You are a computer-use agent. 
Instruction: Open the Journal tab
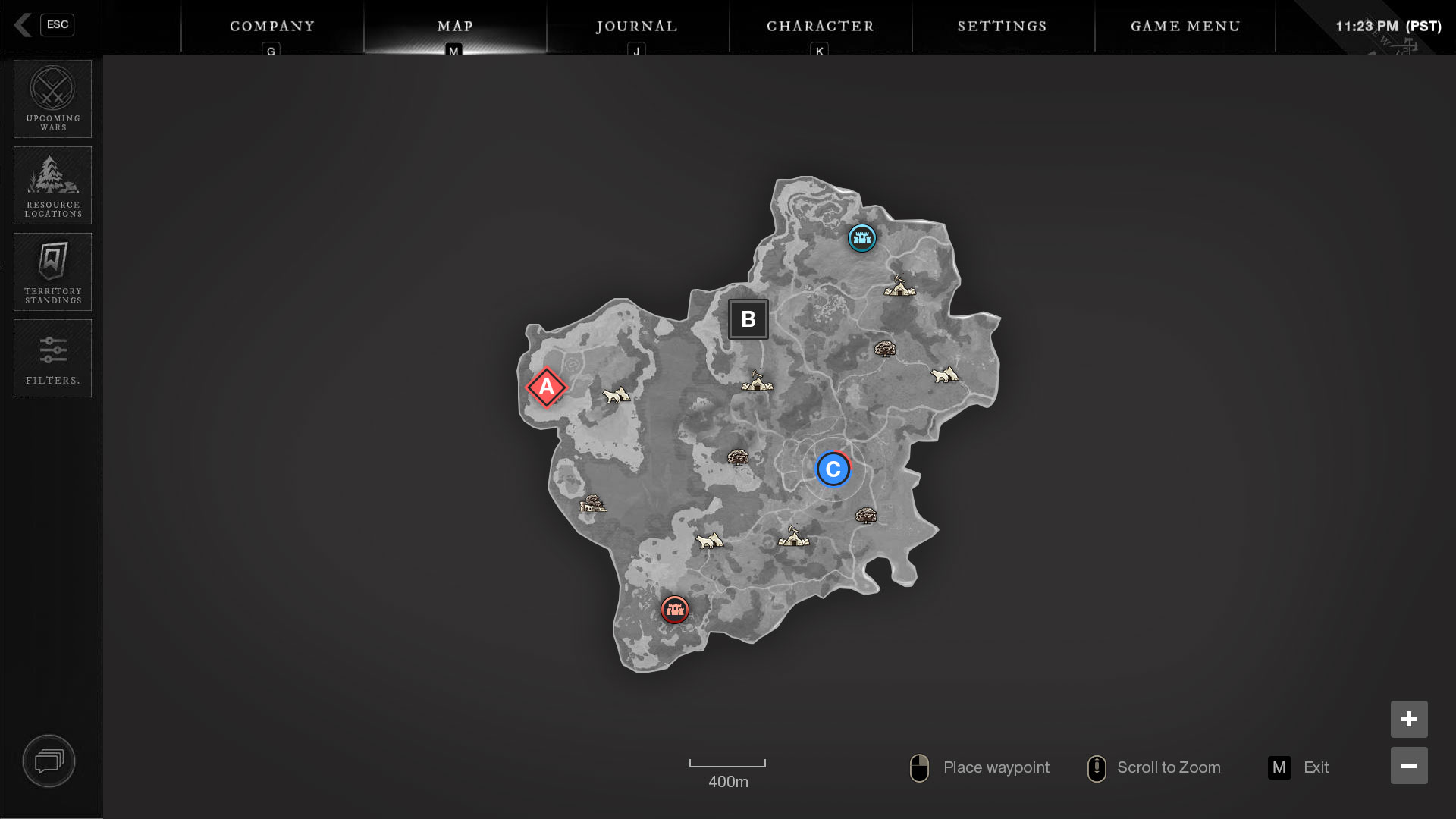click(637, 27)
